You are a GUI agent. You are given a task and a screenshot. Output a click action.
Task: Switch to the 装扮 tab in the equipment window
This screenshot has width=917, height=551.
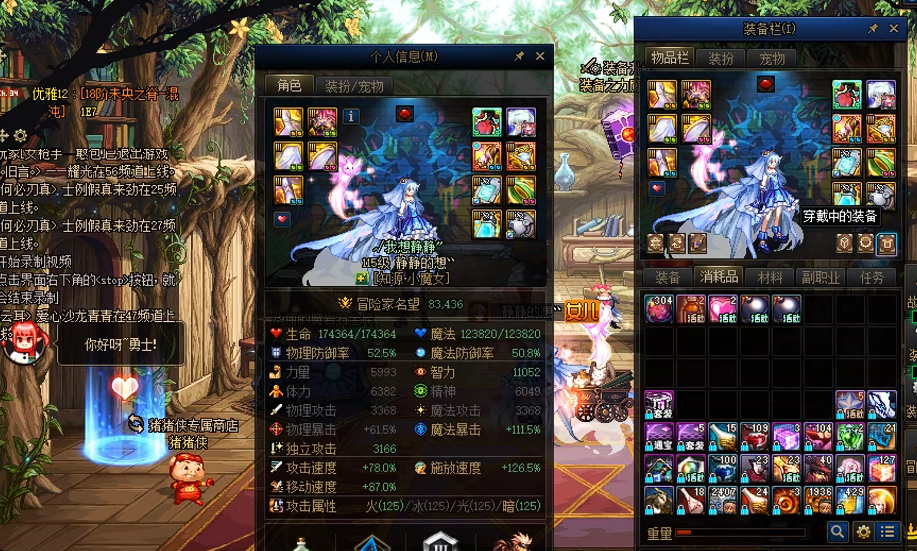tap(720, 59)
